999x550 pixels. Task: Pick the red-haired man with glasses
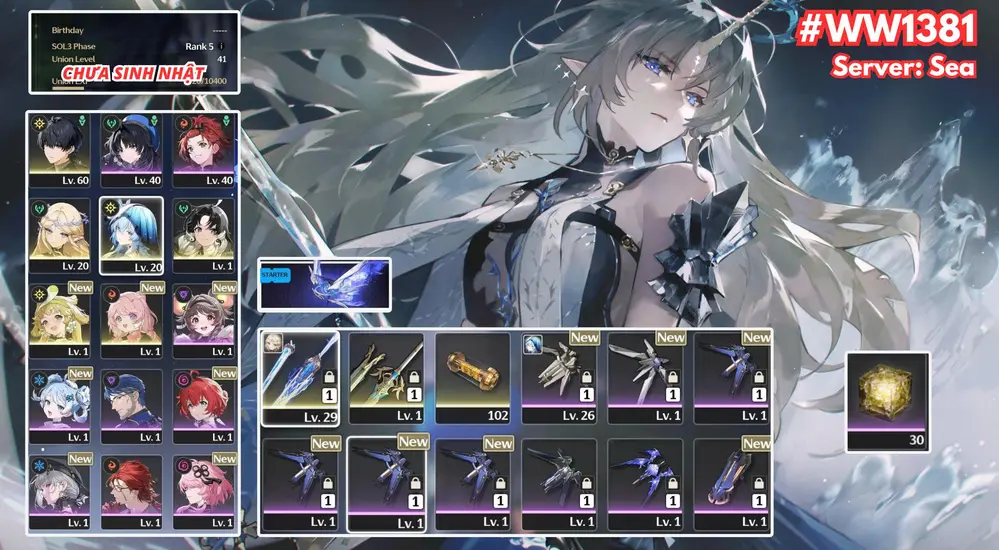tap(133, 488)
